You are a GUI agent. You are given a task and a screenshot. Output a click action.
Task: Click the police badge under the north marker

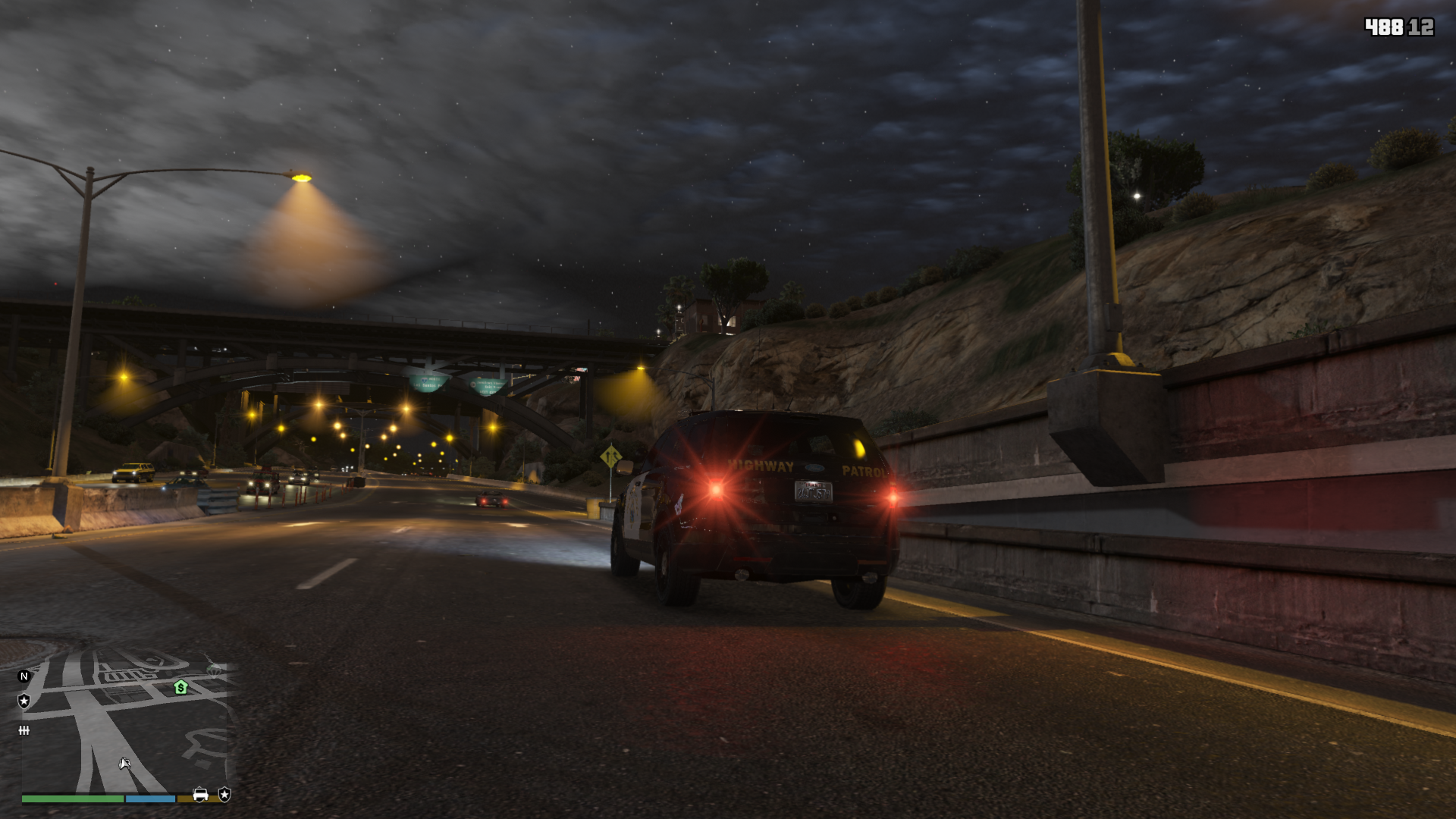(x=24, y=701)
